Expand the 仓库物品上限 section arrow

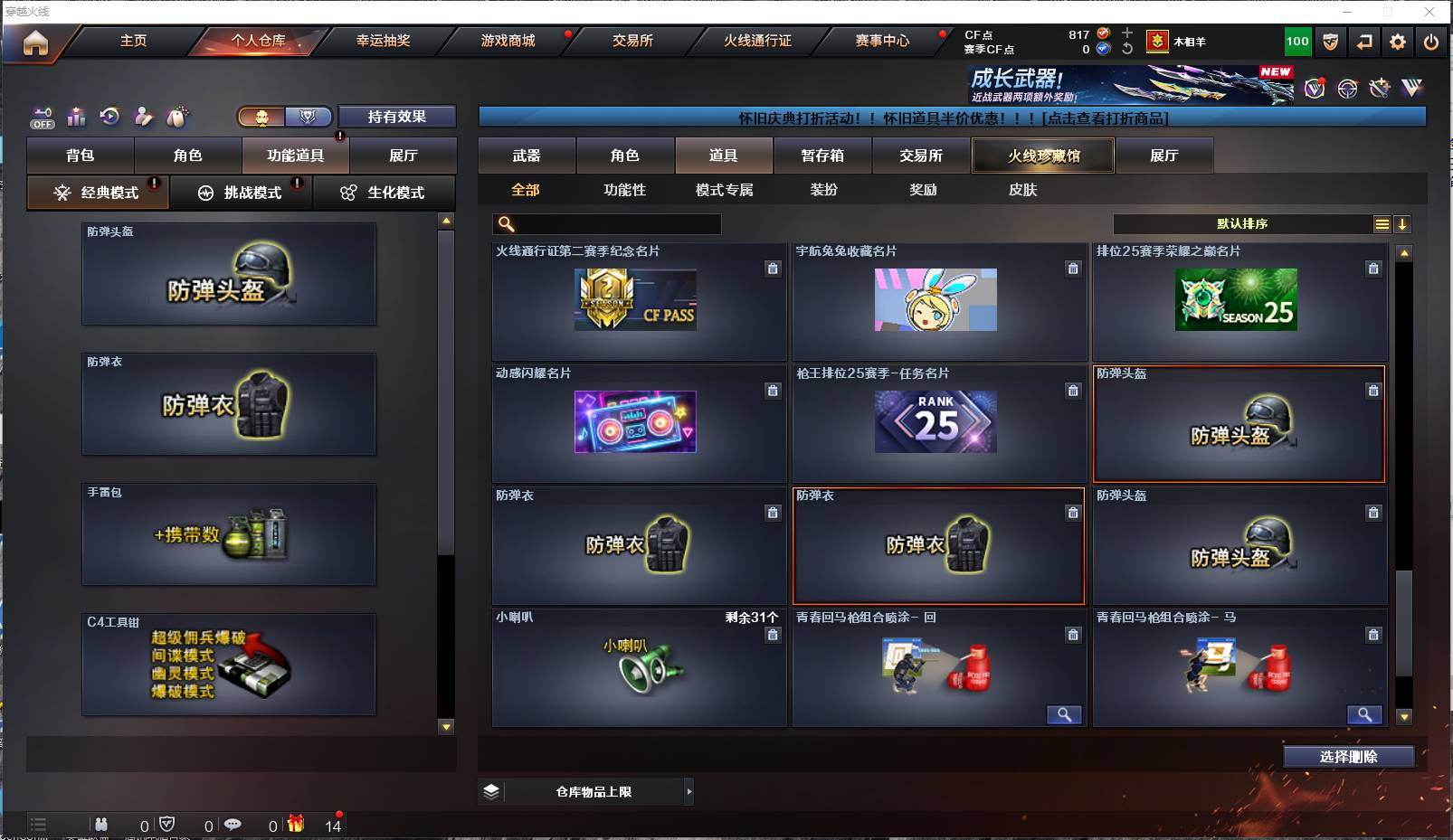(688, 791)
